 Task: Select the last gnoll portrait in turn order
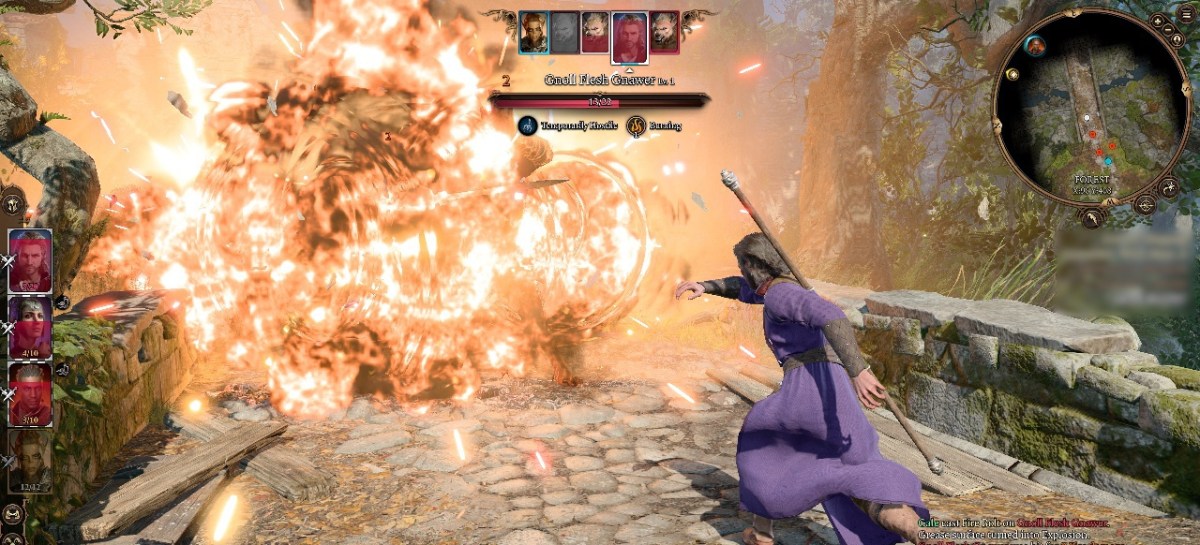tap(664, 32)
